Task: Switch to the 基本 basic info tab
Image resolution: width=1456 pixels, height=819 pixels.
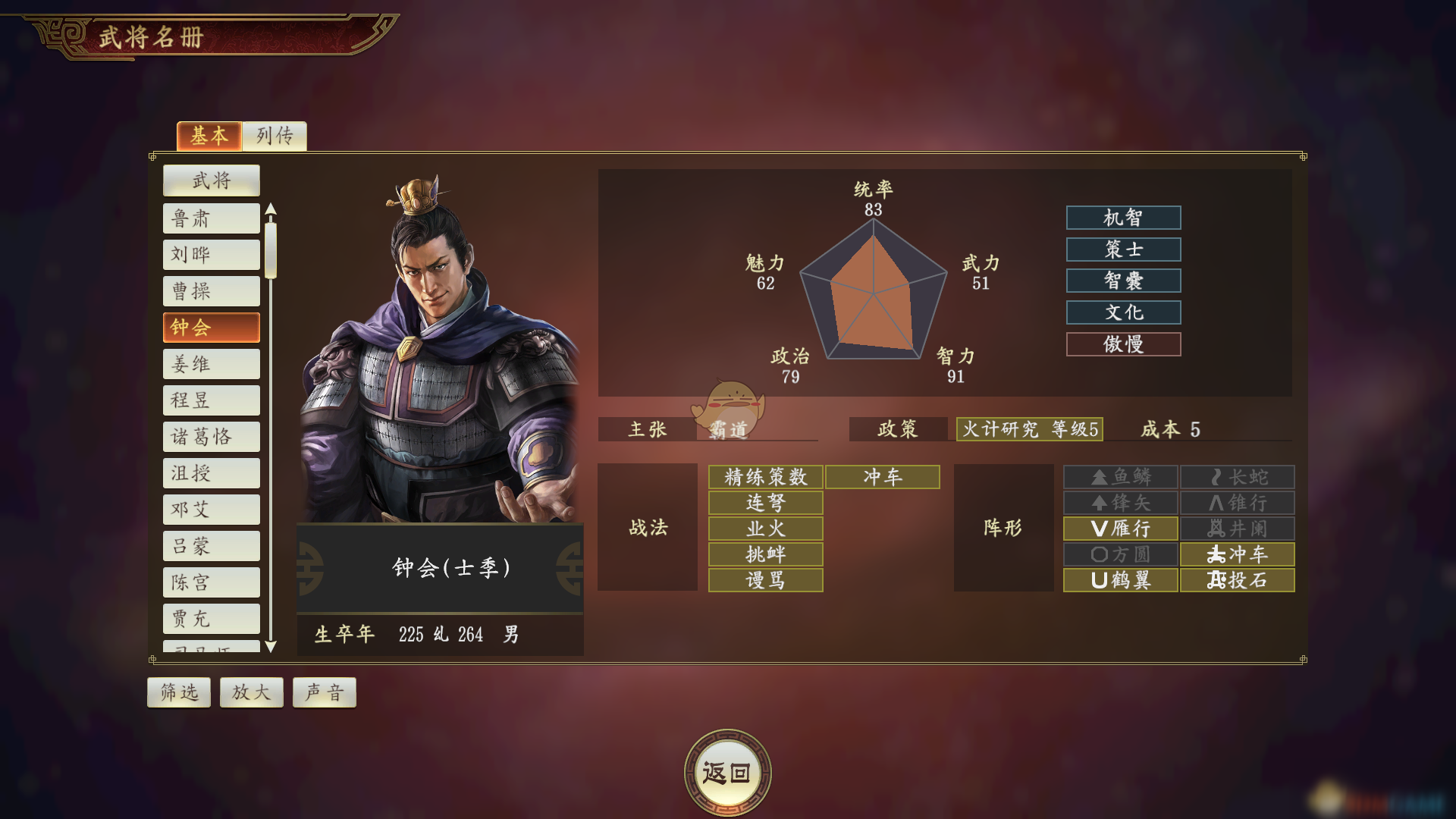Action: (x=209, y=136)
